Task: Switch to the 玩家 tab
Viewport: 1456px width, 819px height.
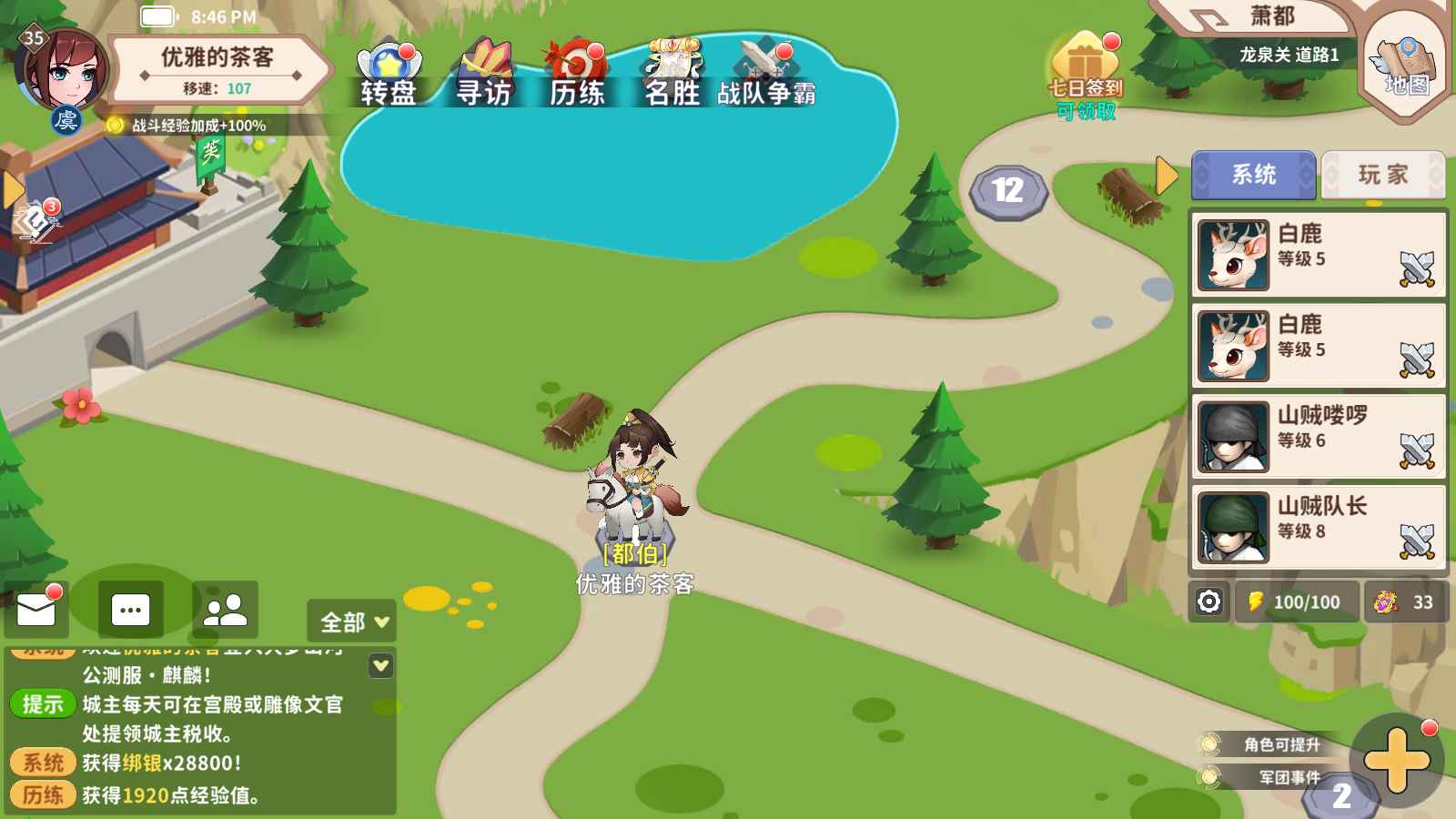Action: pyautogui.click(x=1382, y=175)
